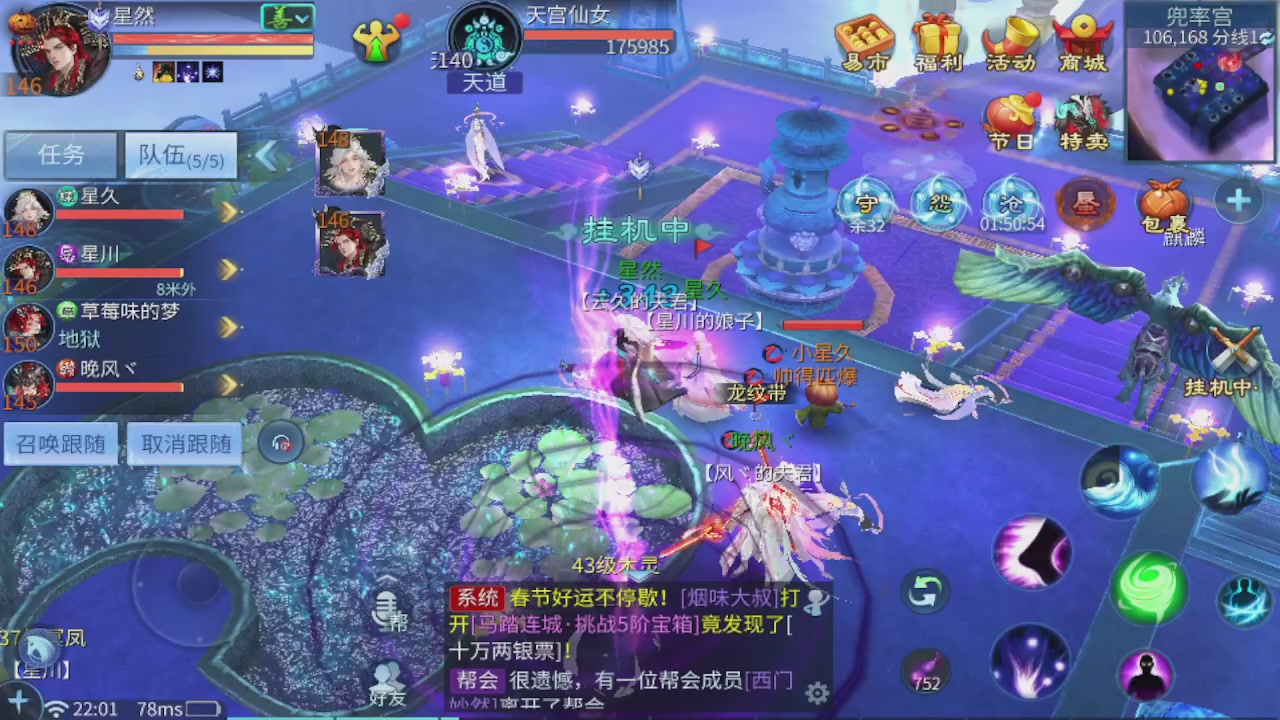
Task: Open the 节日 festival event icon
Action: (1011, 118)
